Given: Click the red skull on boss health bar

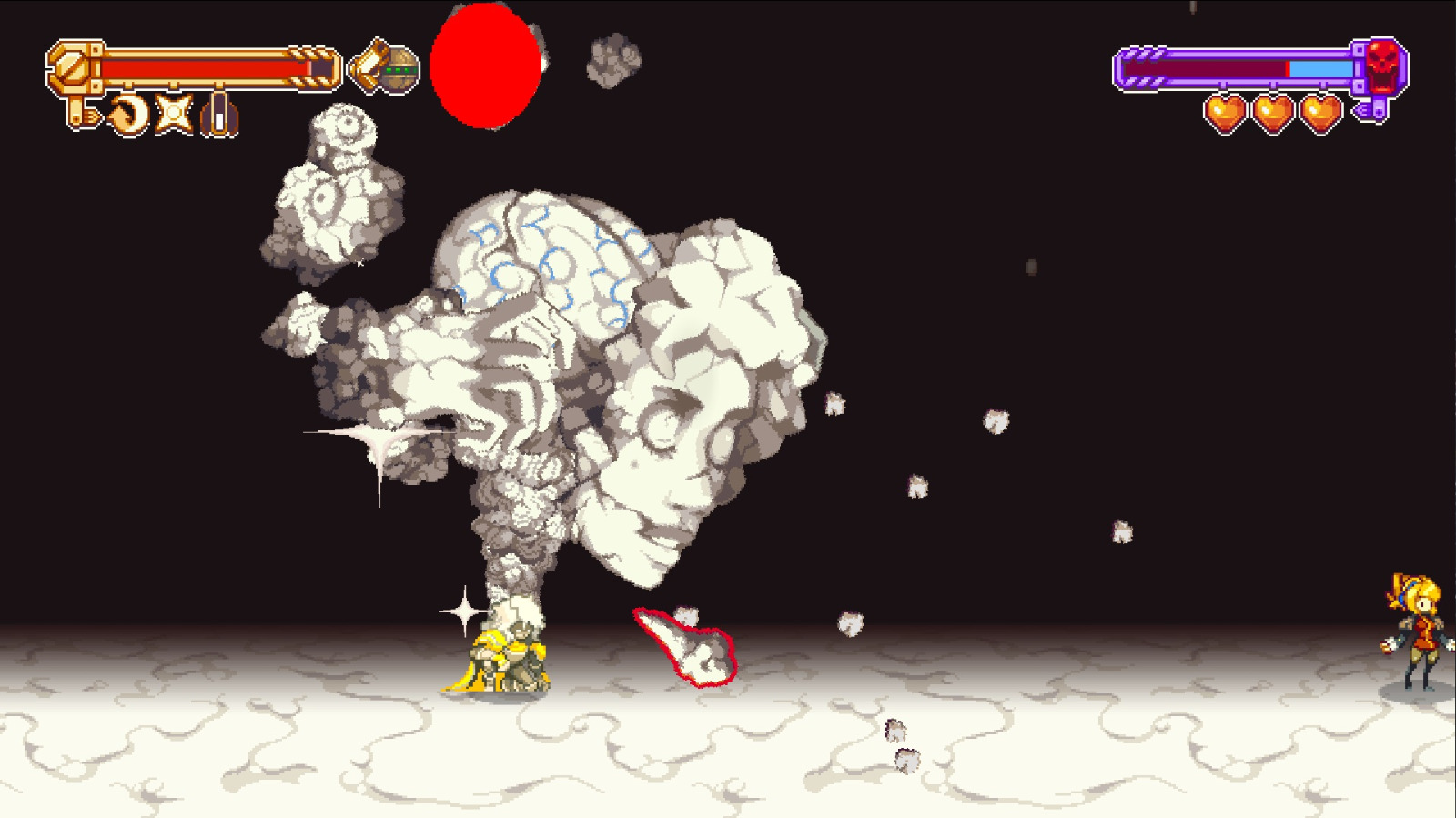Looking at the screenshot, I should point(1380,66).
